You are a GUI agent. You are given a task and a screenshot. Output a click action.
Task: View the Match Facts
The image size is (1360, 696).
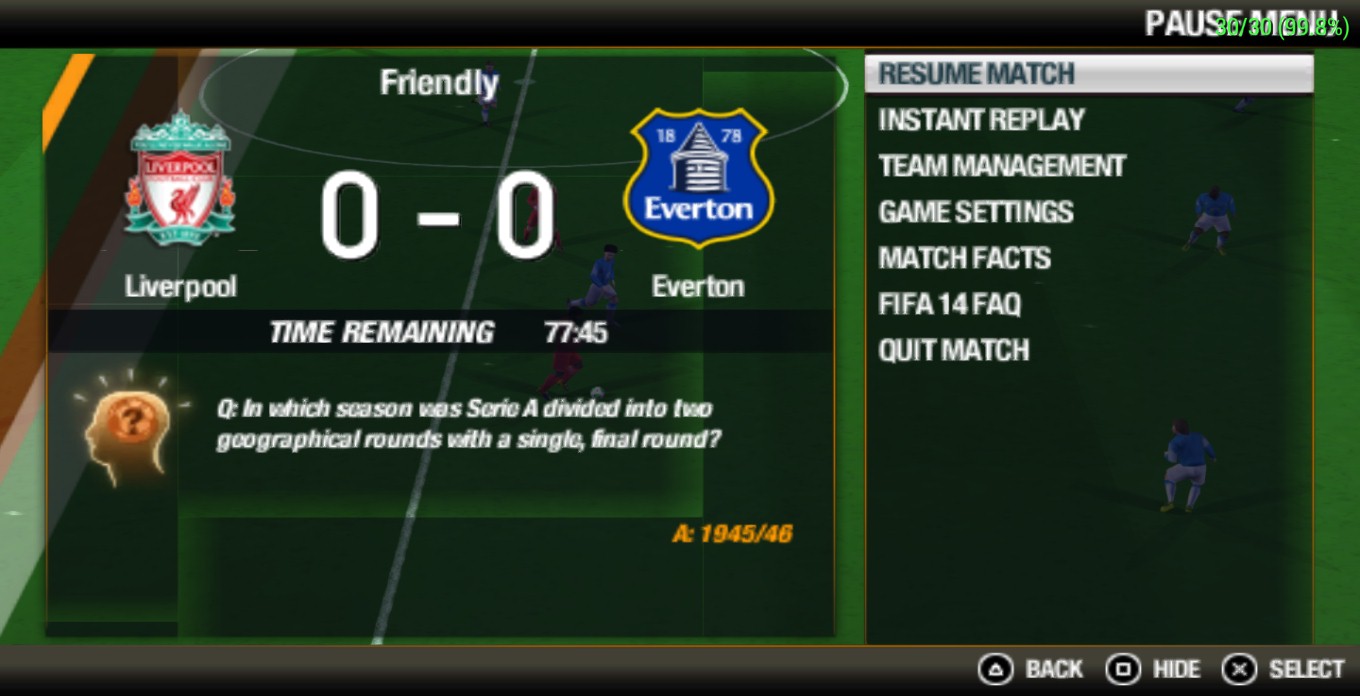964,258
